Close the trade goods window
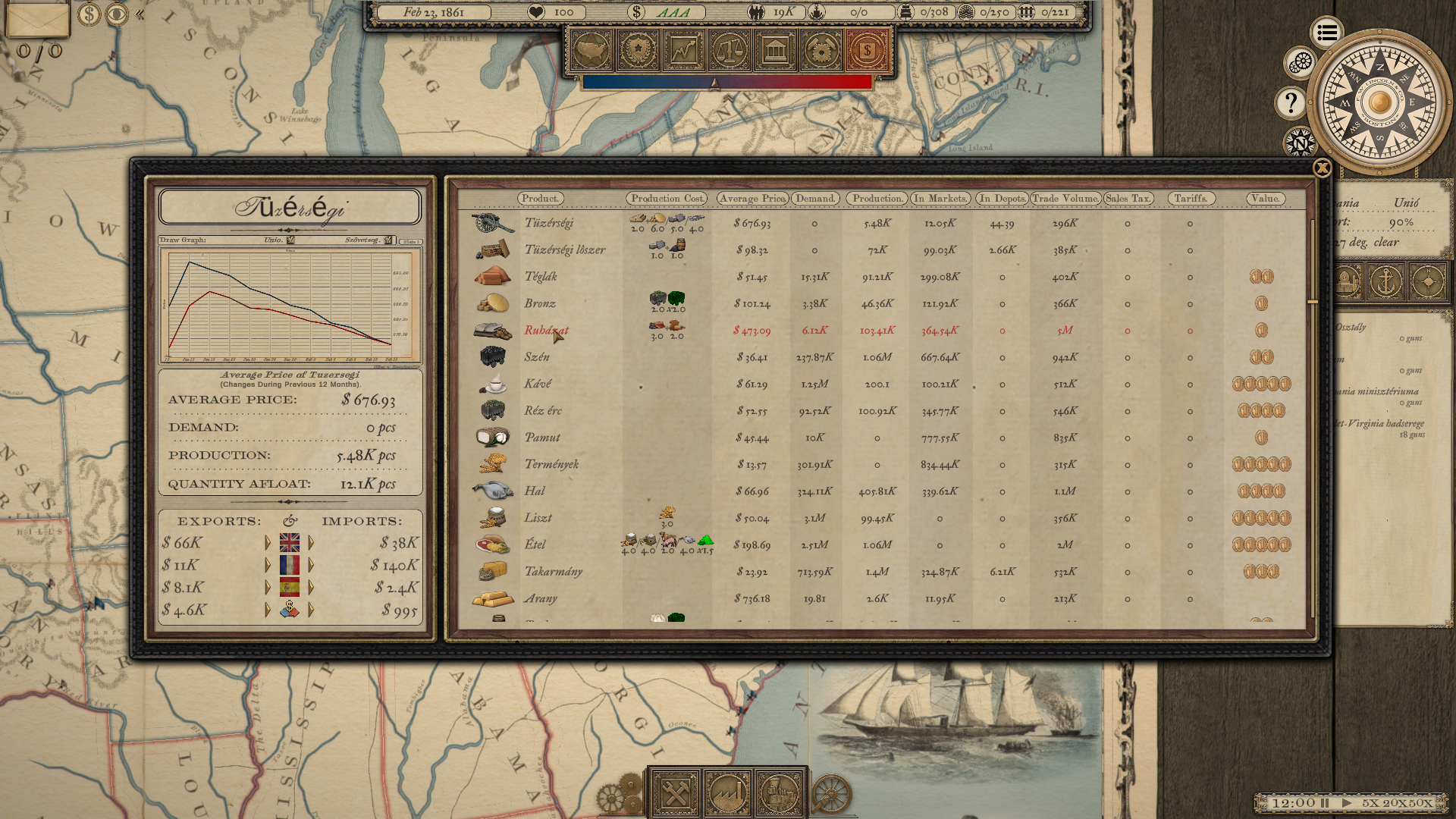This screenshot has width=1456, height=819. pyautogui.click(x=1322, y=168)
